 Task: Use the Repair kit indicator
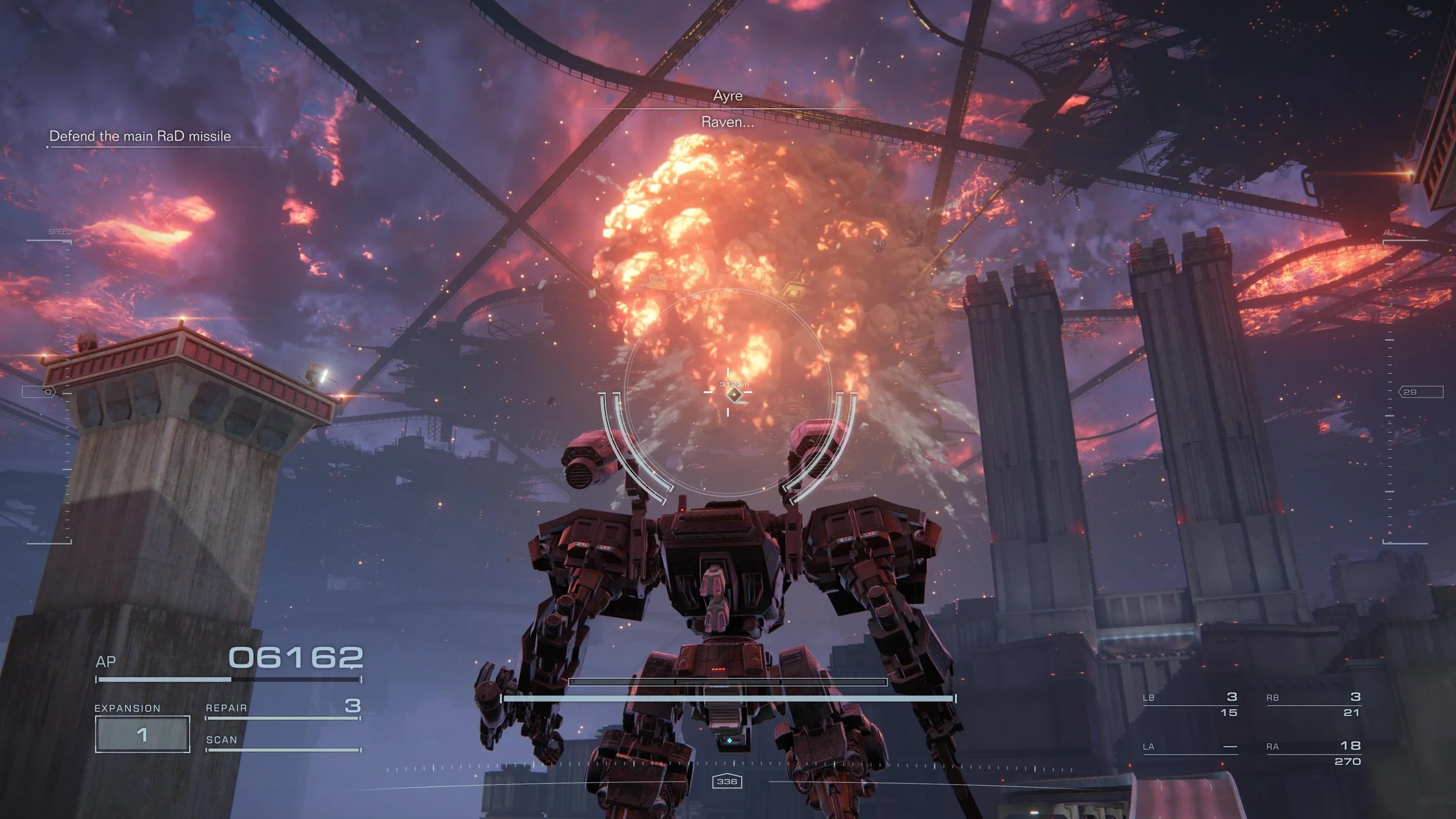point(283,708)
